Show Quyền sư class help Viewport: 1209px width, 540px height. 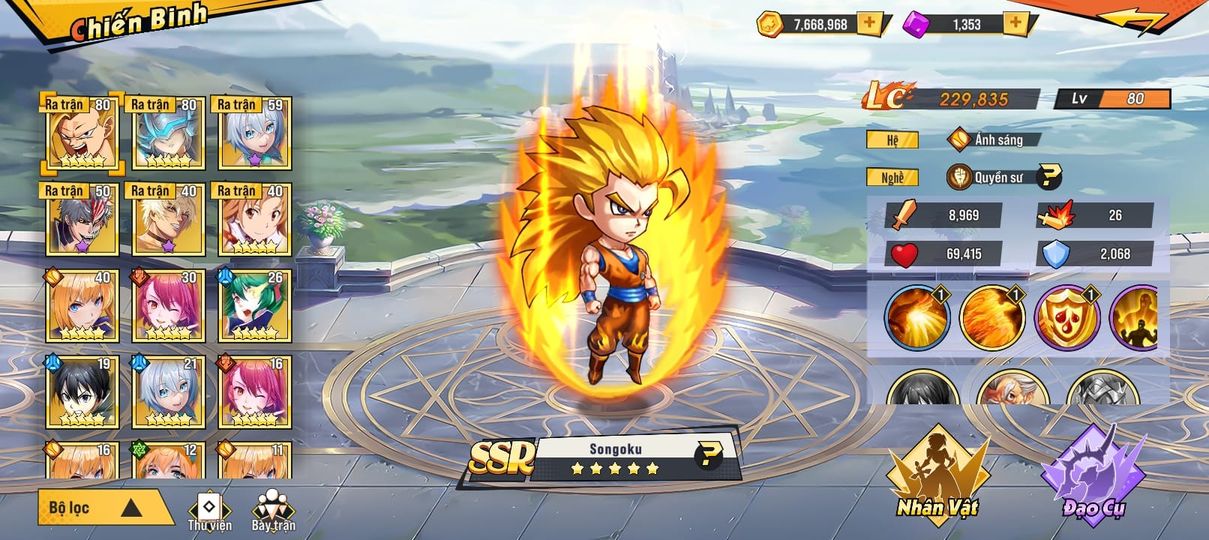click(x=1049, y=178)
